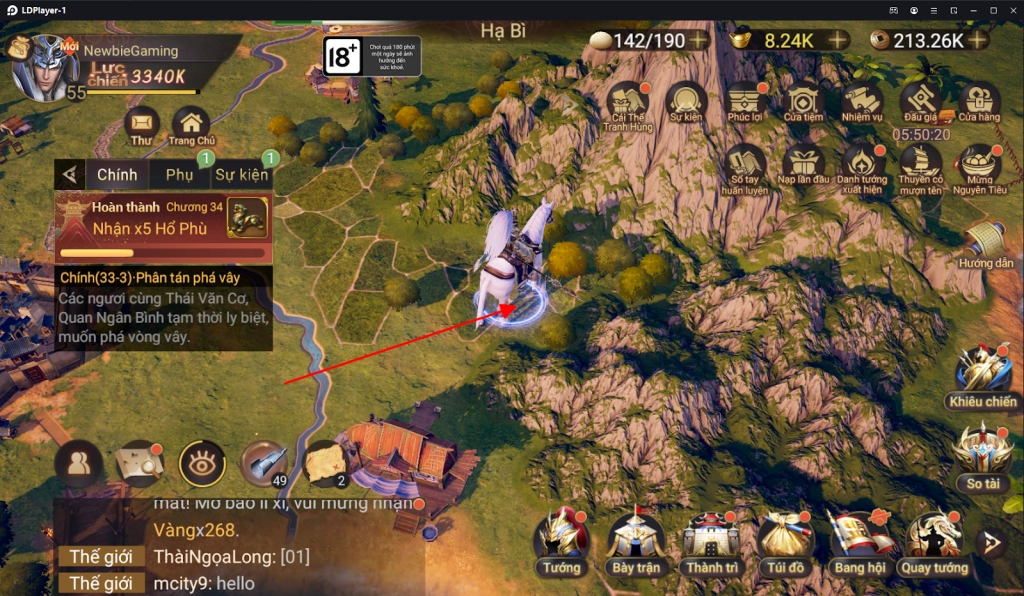
Task: Switch to the Sự kiện quest tab
Action: [x=241, y=174]
